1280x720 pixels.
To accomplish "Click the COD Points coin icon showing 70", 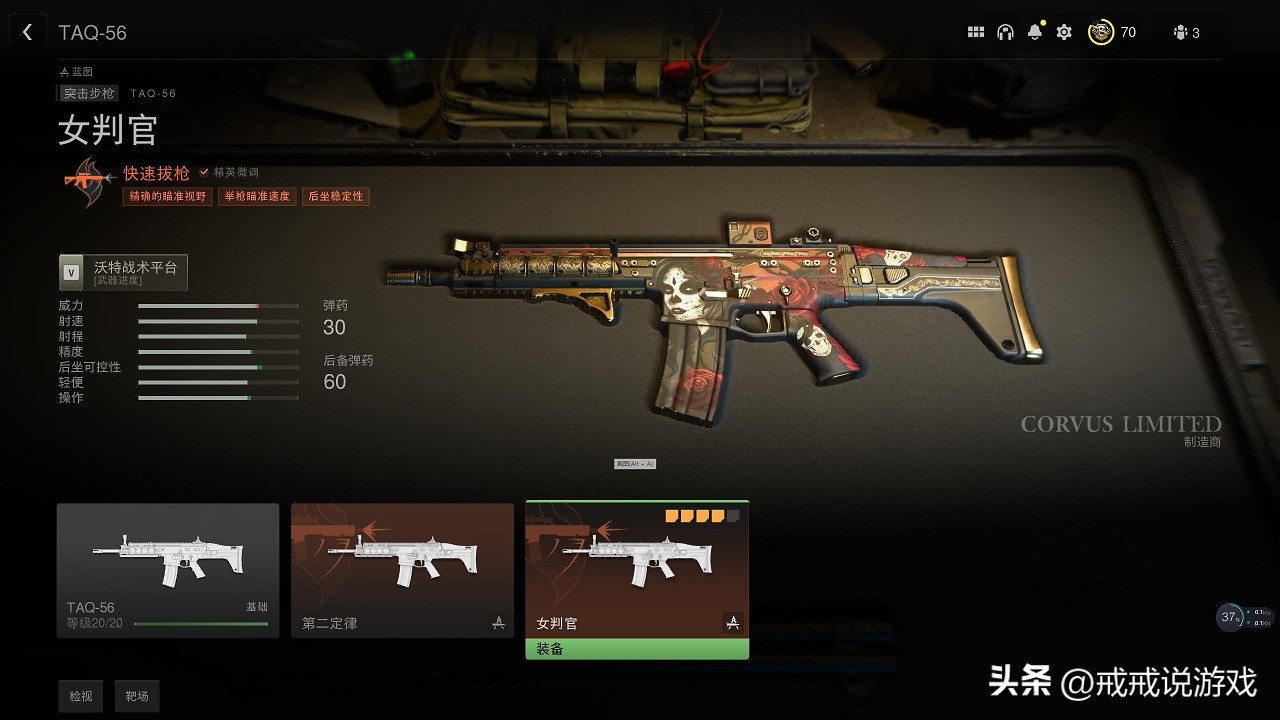I will point(1100,31).
